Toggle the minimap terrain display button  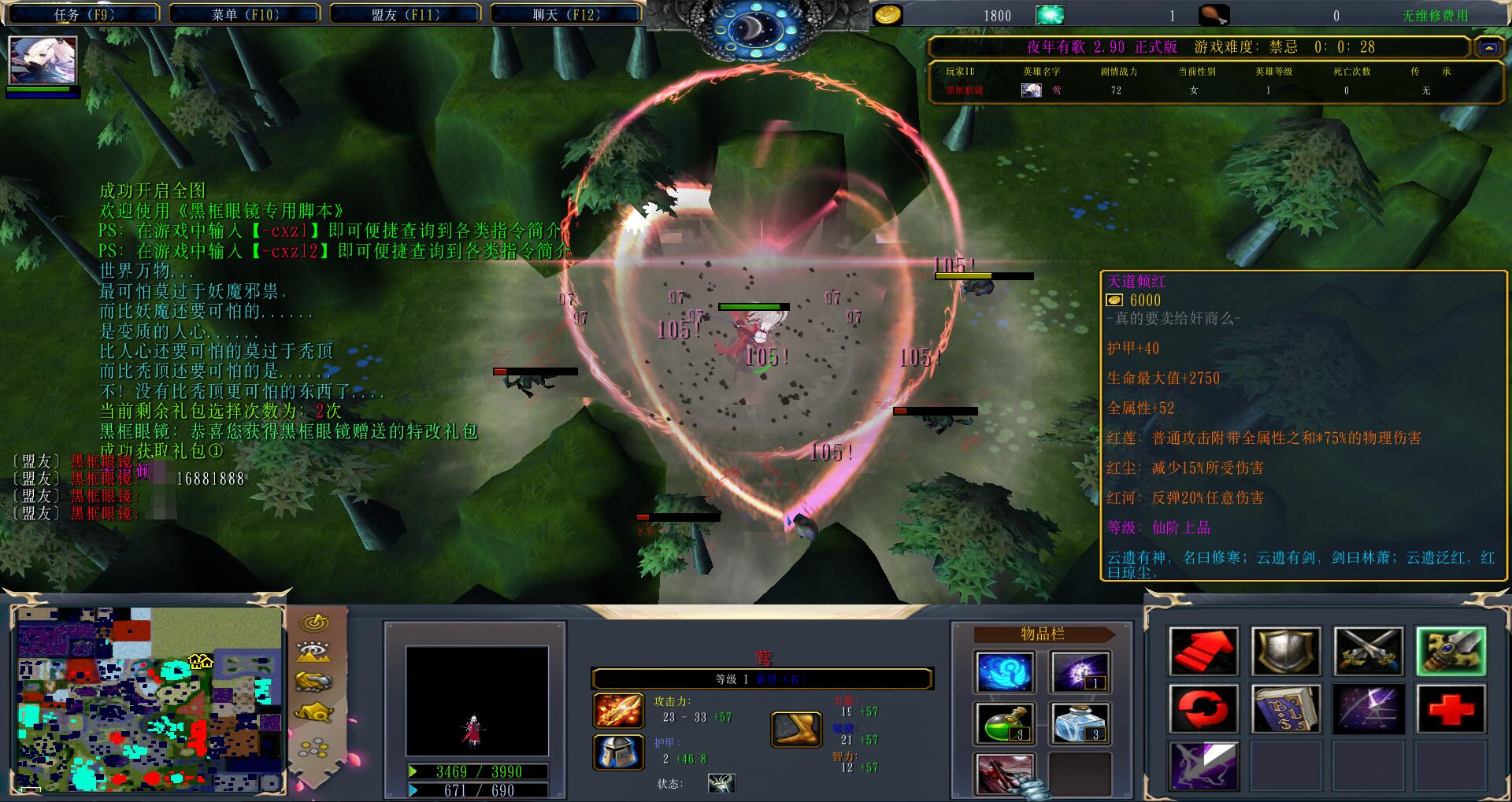(x=314, y=652)
